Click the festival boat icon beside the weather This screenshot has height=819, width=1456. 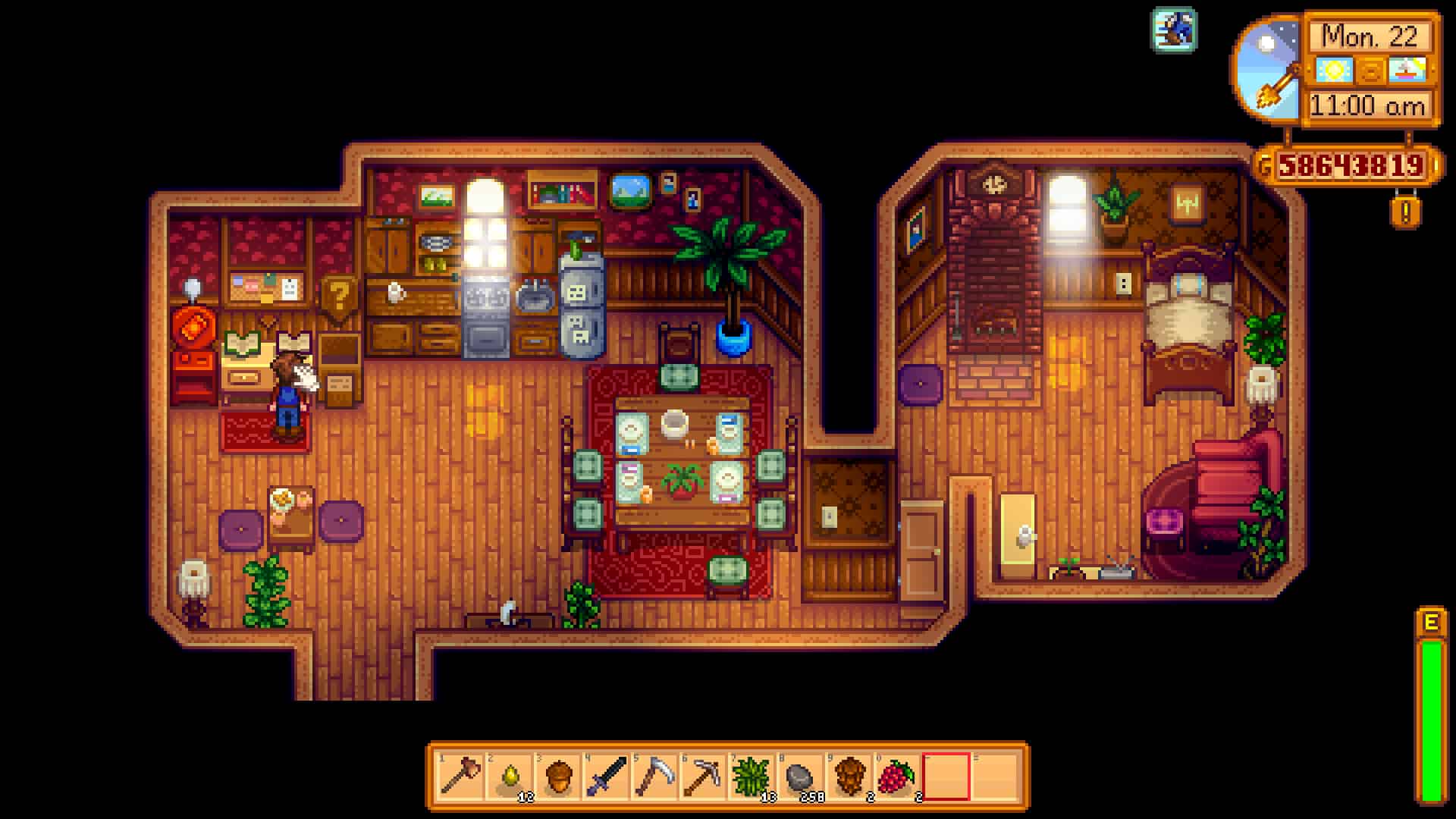[x=1407, y=71]
